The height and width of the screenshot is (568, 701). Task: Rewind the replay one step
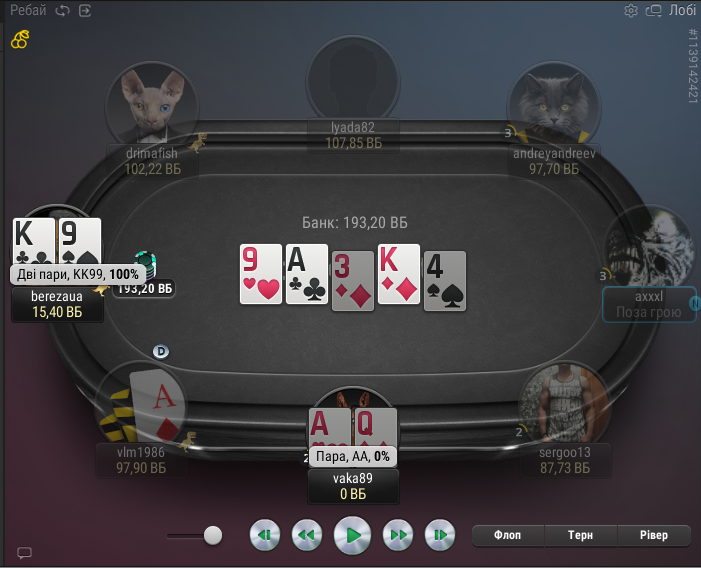point(307,535)
